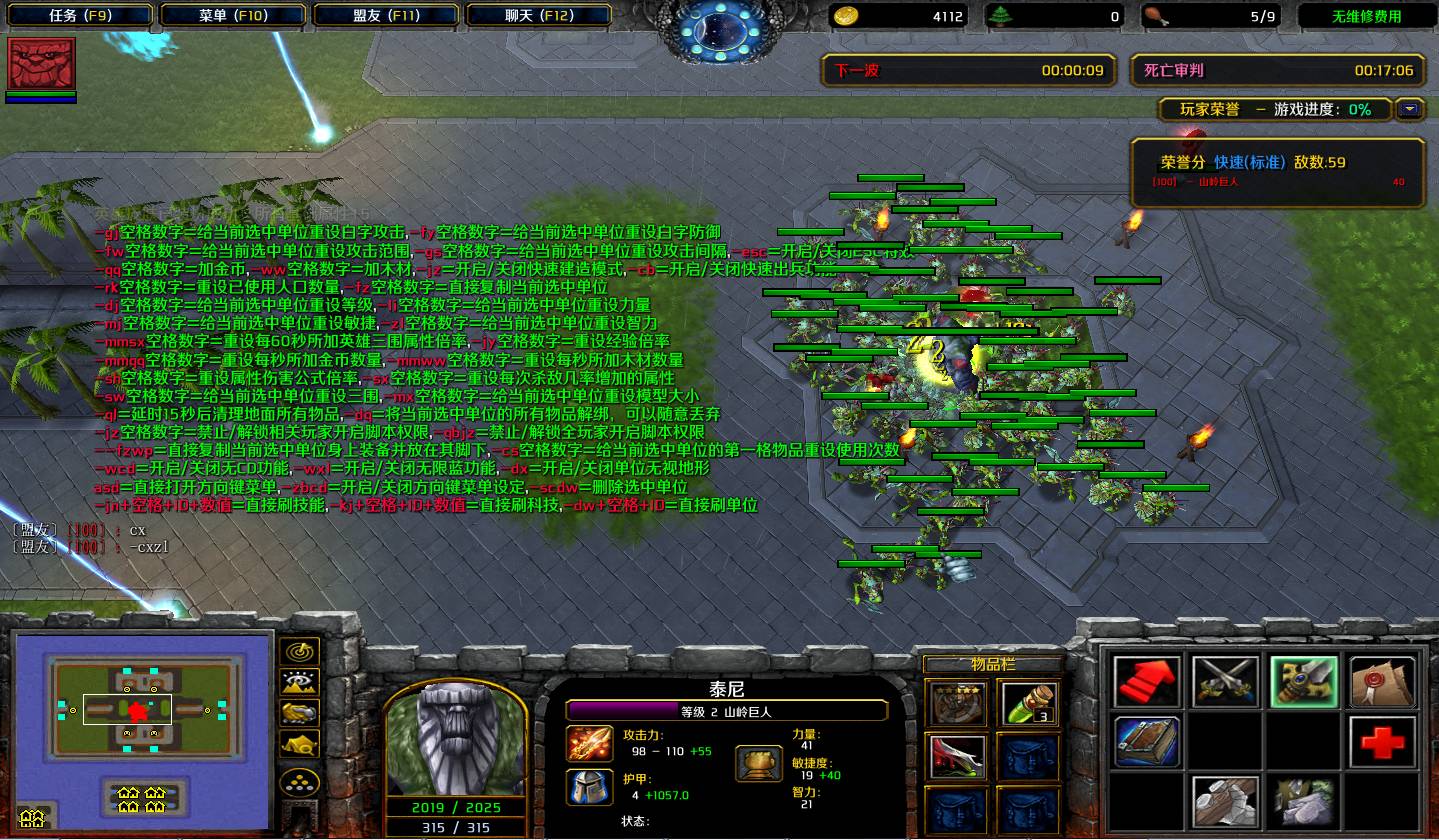The height and width of the screenshot is (840, 1439).
Task: Collapse the 玩家荣誉 leaderboard with the arrow button
Action: point(1410,109)
